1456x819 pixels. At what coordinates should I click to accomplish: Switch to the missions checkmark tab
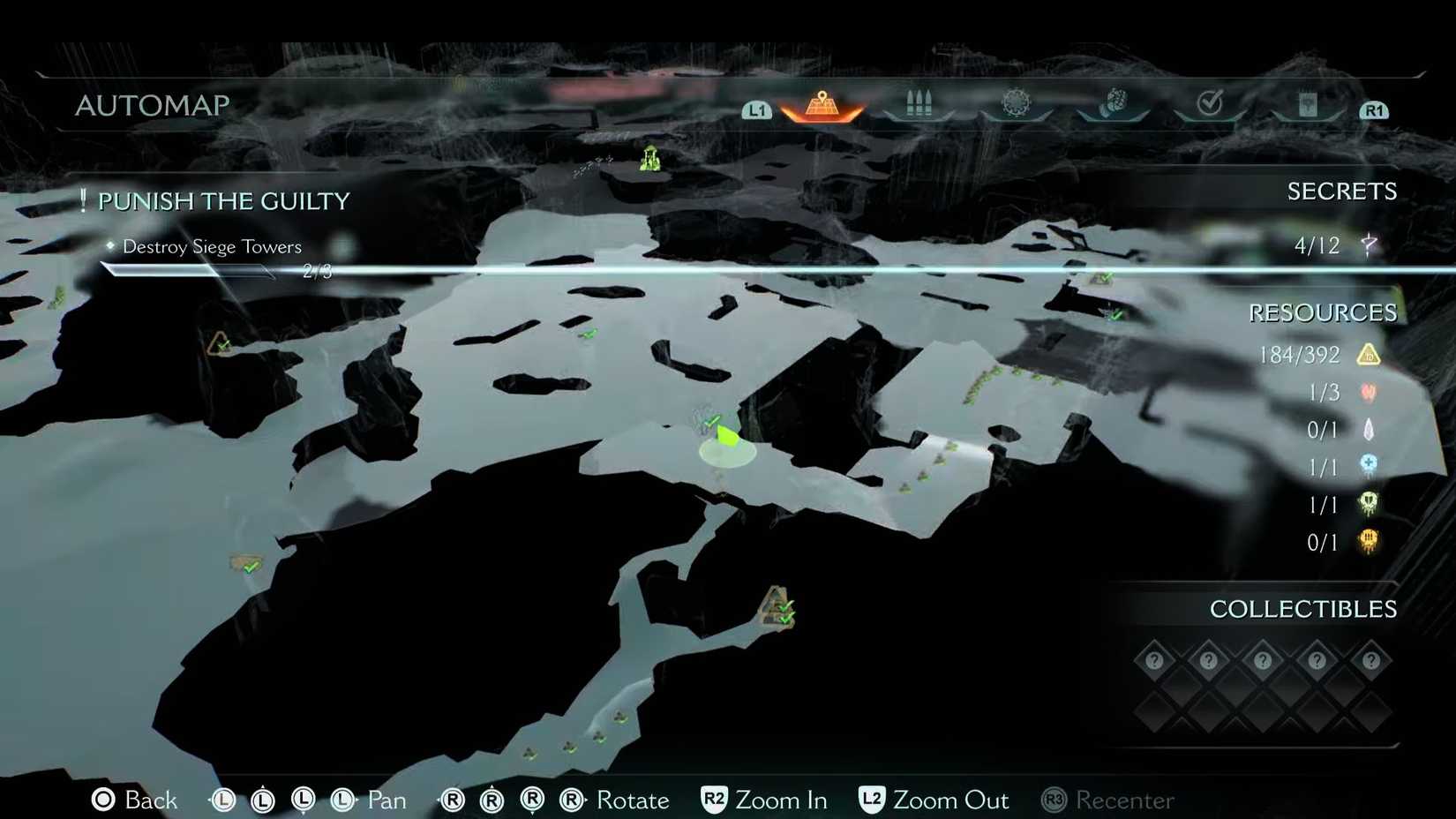[1210, 102]
